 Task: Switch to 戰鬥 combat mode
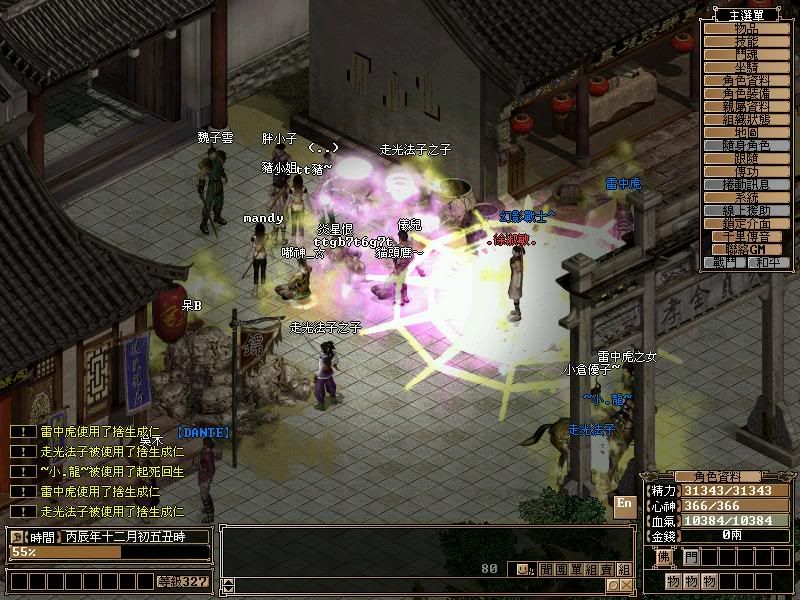coord(725,262)
